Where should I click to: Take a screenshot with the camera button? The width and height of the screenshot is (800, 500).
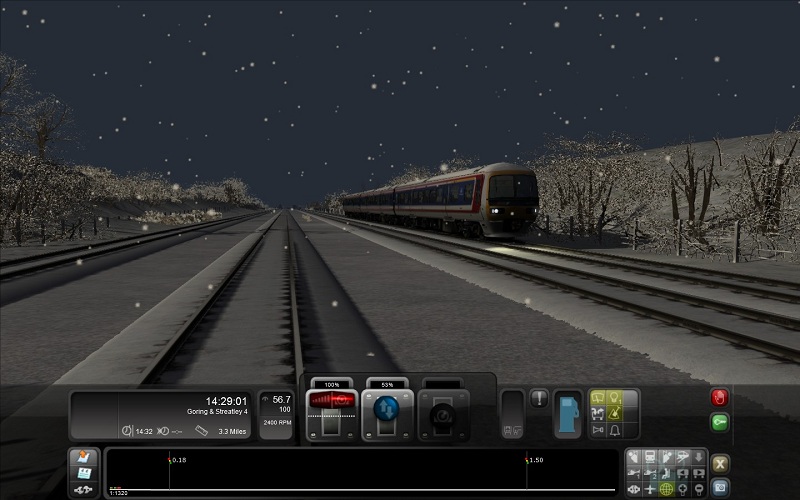[720, 487]
